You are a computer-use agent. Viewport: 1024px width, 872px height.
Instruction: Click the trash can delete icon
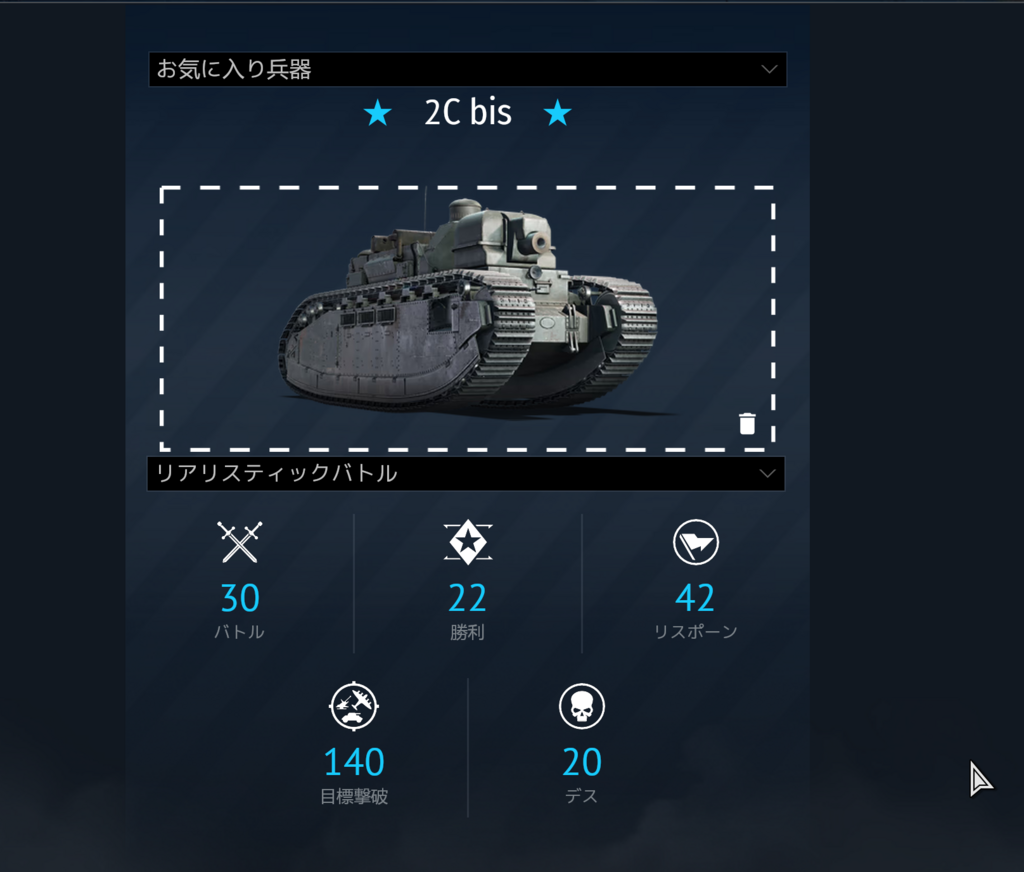747,424
